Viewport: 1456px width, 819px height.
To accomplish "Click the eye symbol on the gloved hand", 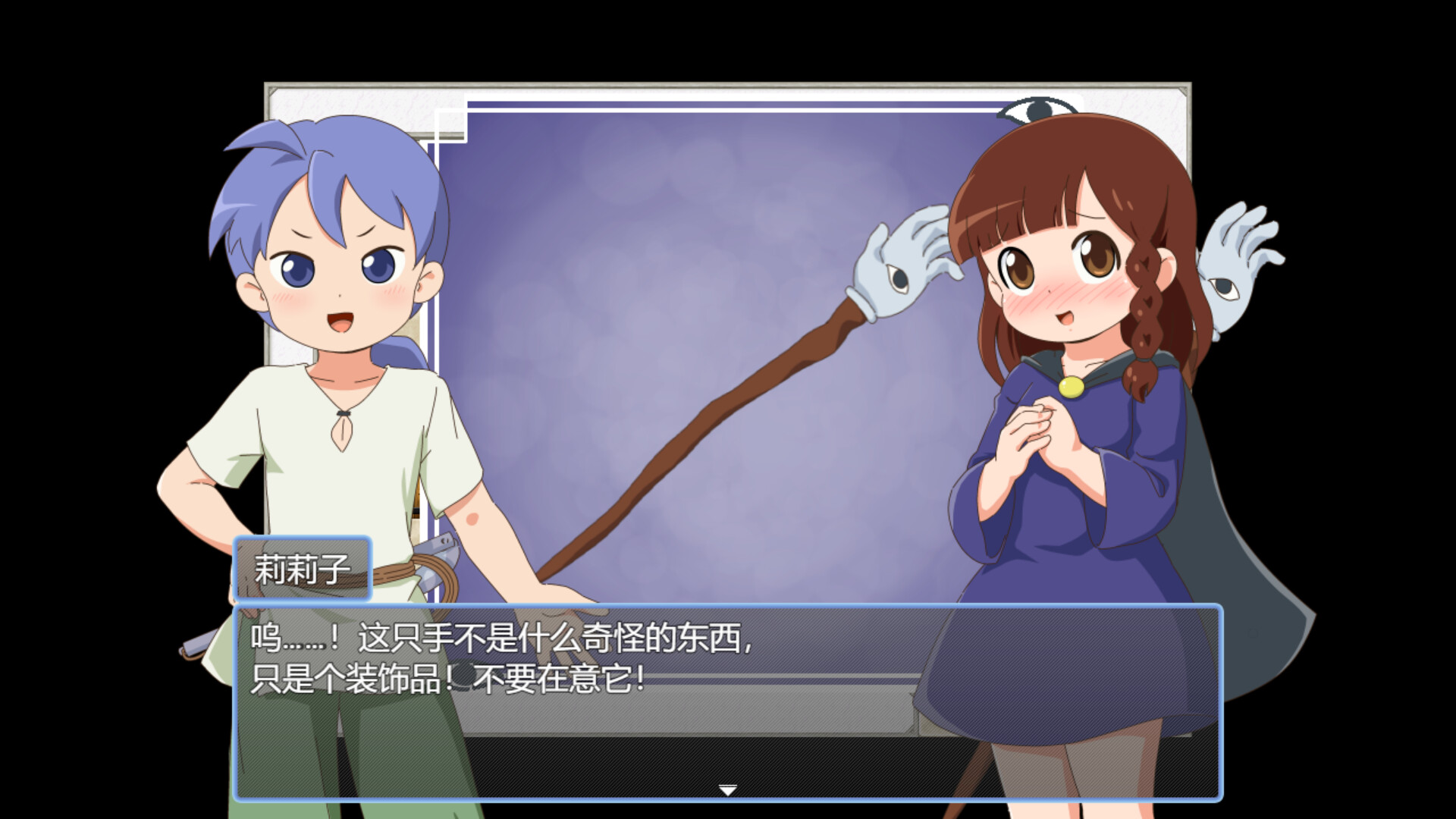I will [x=899, y=279].
